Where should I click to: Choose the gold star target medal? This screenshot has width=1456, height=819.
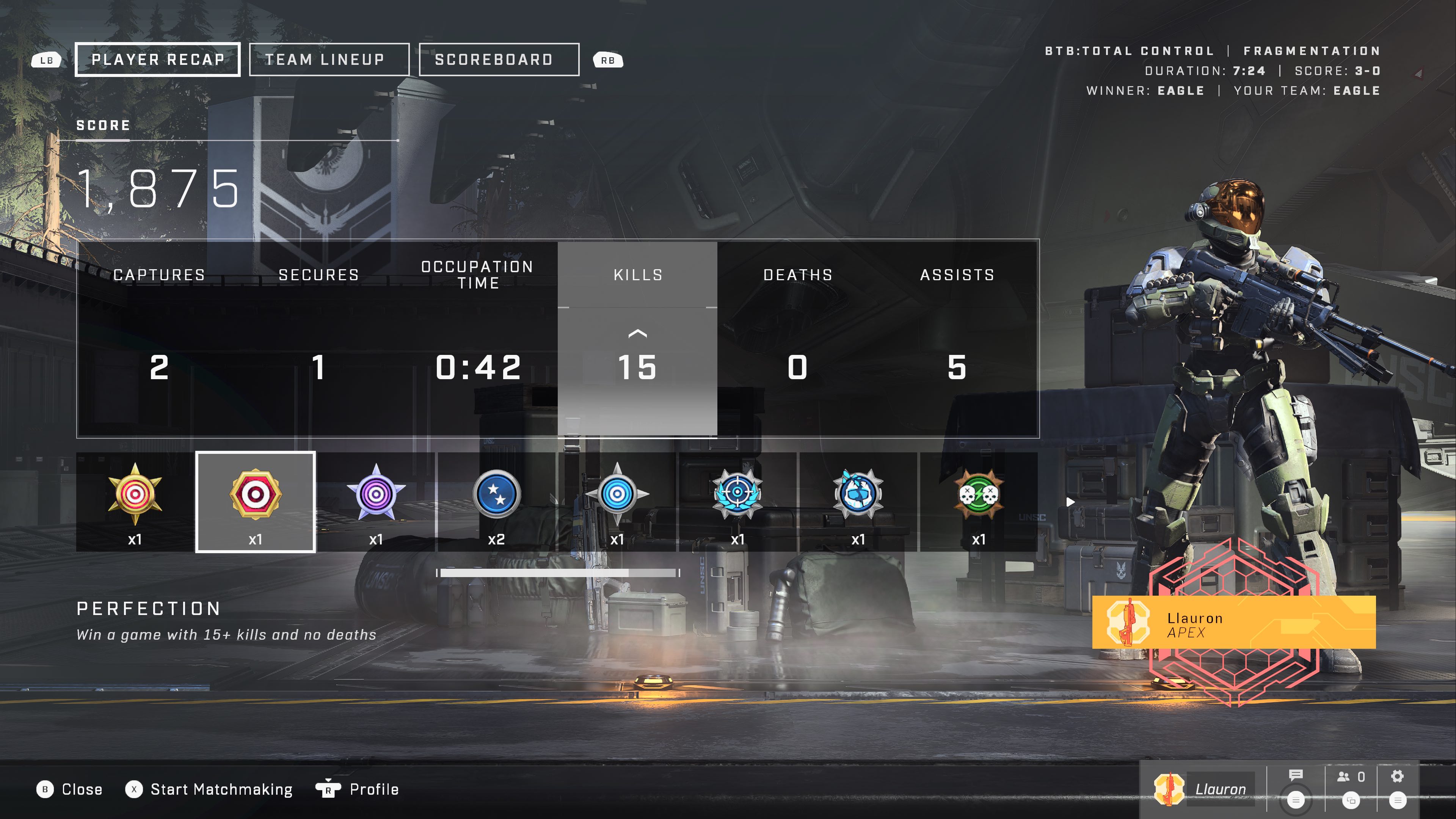tap(135, 501)
